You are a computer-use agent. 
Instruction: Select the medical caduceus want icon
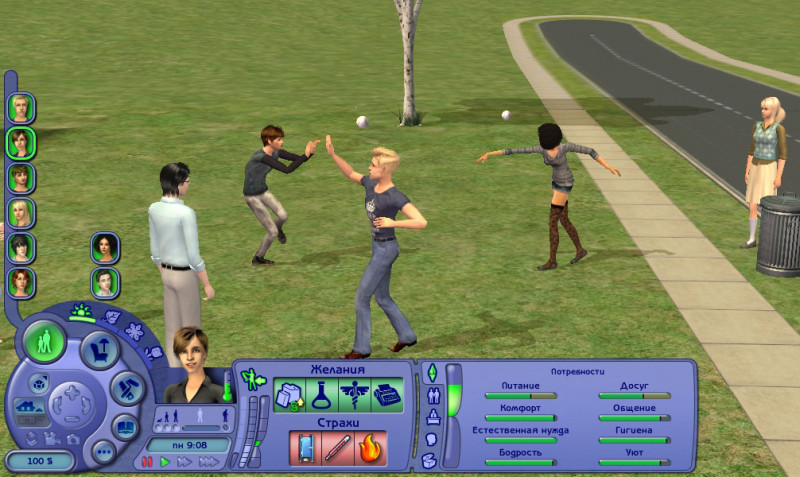(355, 394)
